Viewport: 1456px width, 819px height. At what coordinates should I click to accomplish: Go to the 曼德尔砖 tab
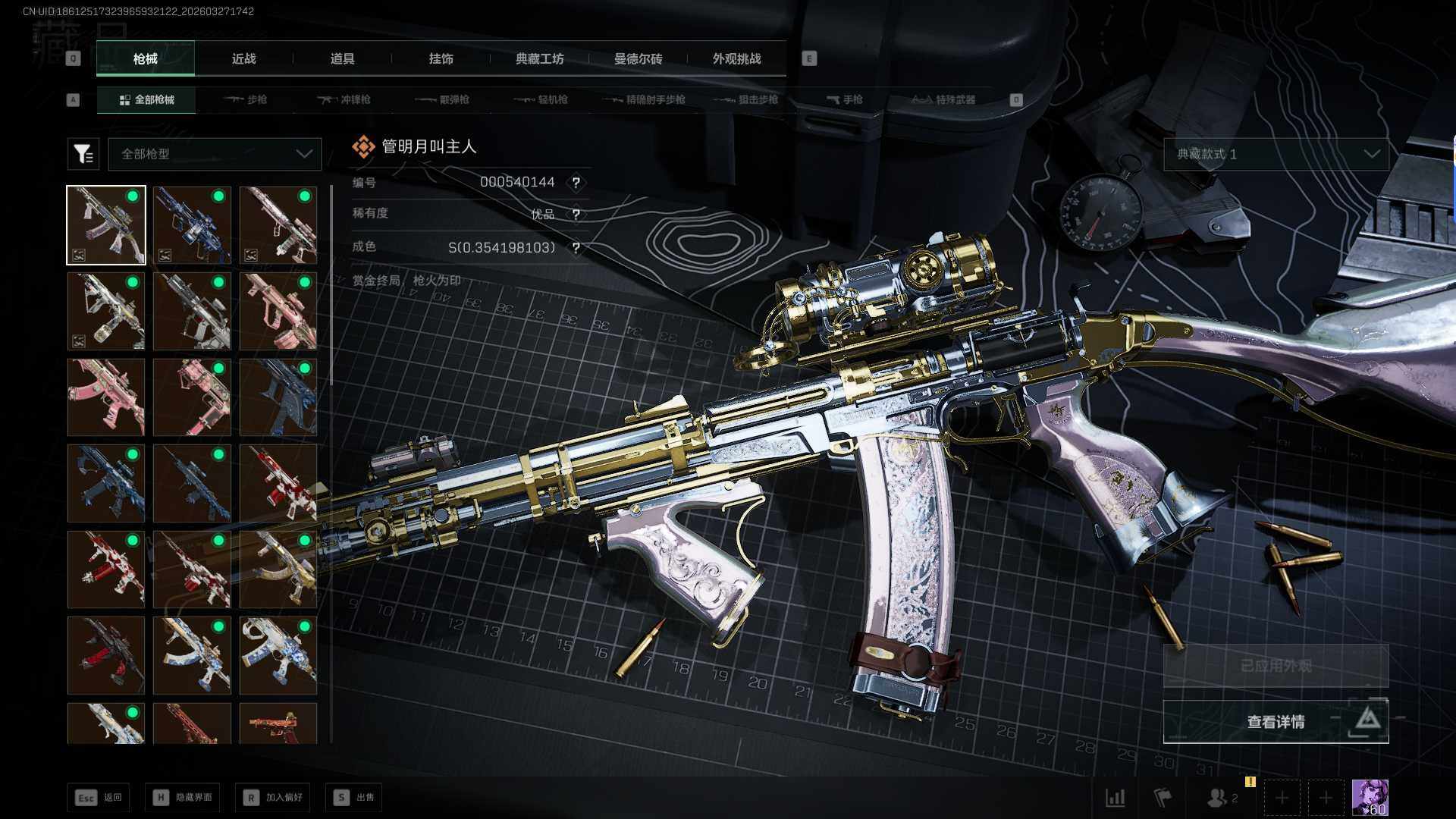pos(638,58)
